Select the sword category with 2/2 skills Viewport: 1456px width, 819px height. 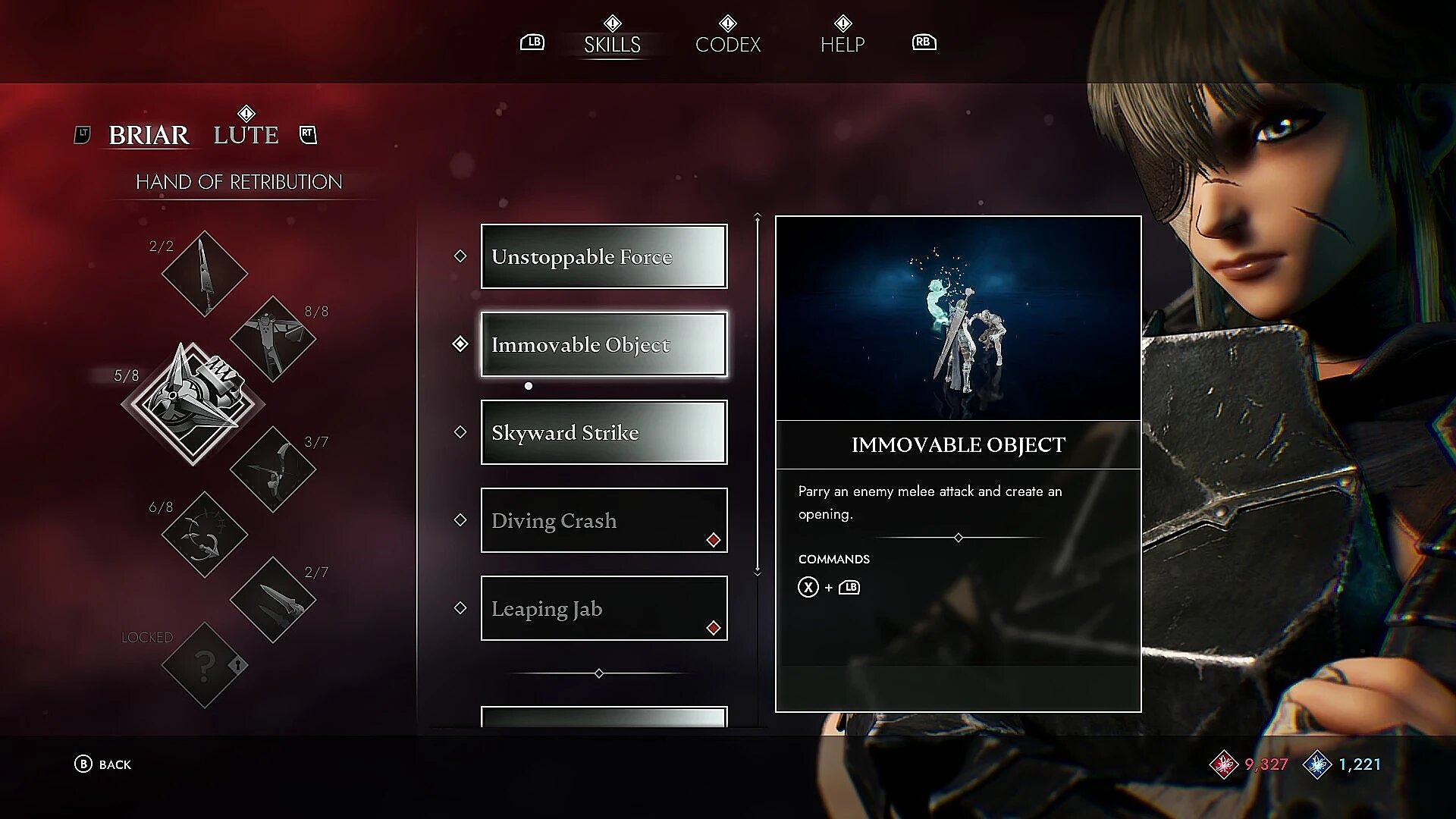204,274
